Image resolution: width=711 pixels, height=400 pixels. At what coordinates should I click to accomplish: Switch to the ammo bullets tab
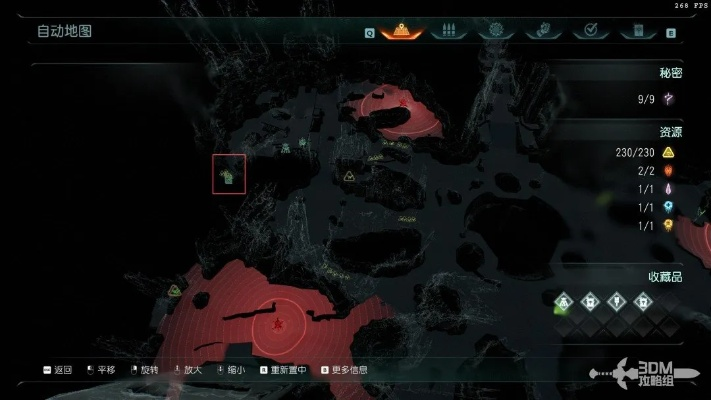(x=447, y=30)
